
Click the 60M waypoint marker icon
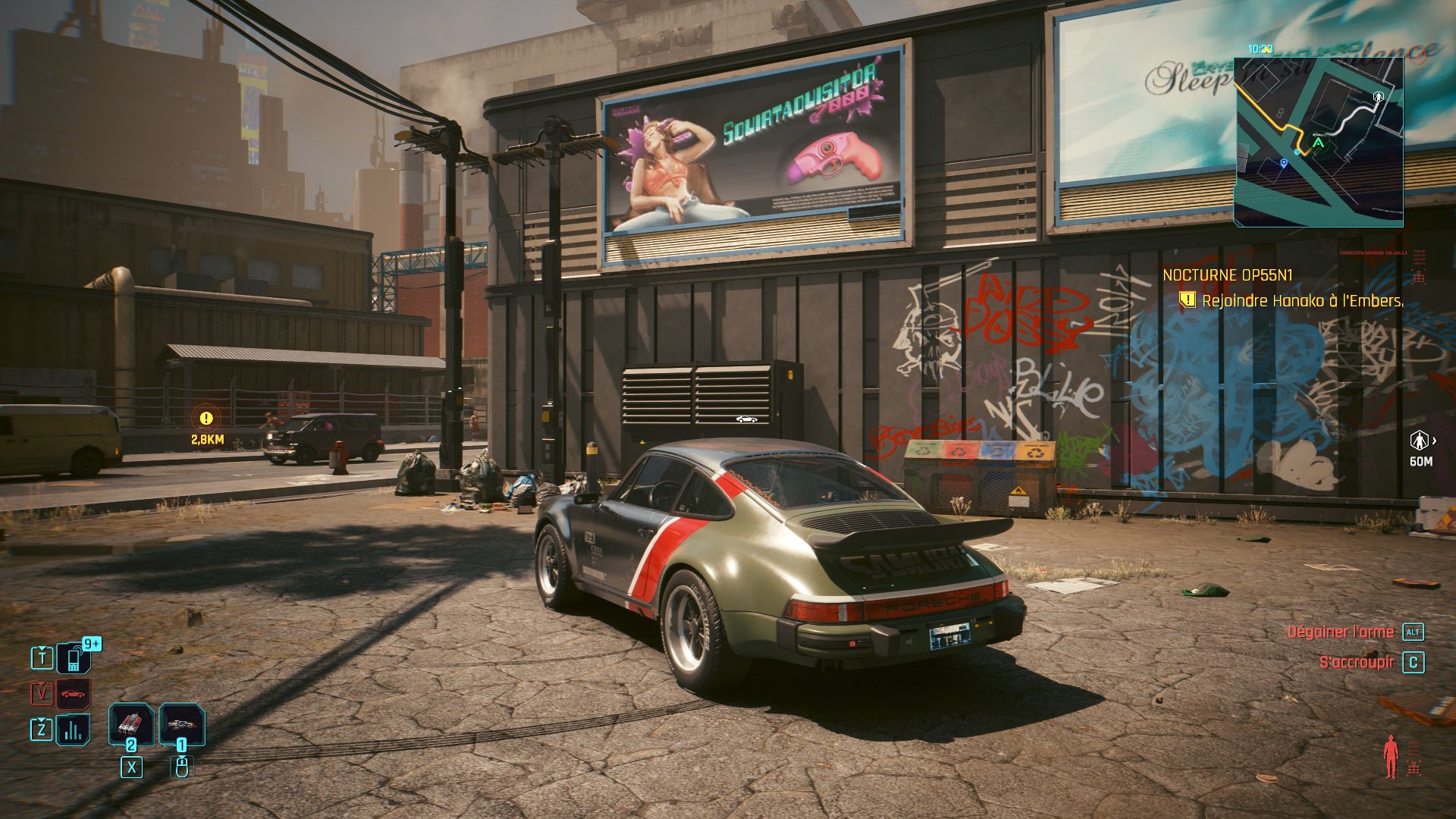coord(1419,440)
